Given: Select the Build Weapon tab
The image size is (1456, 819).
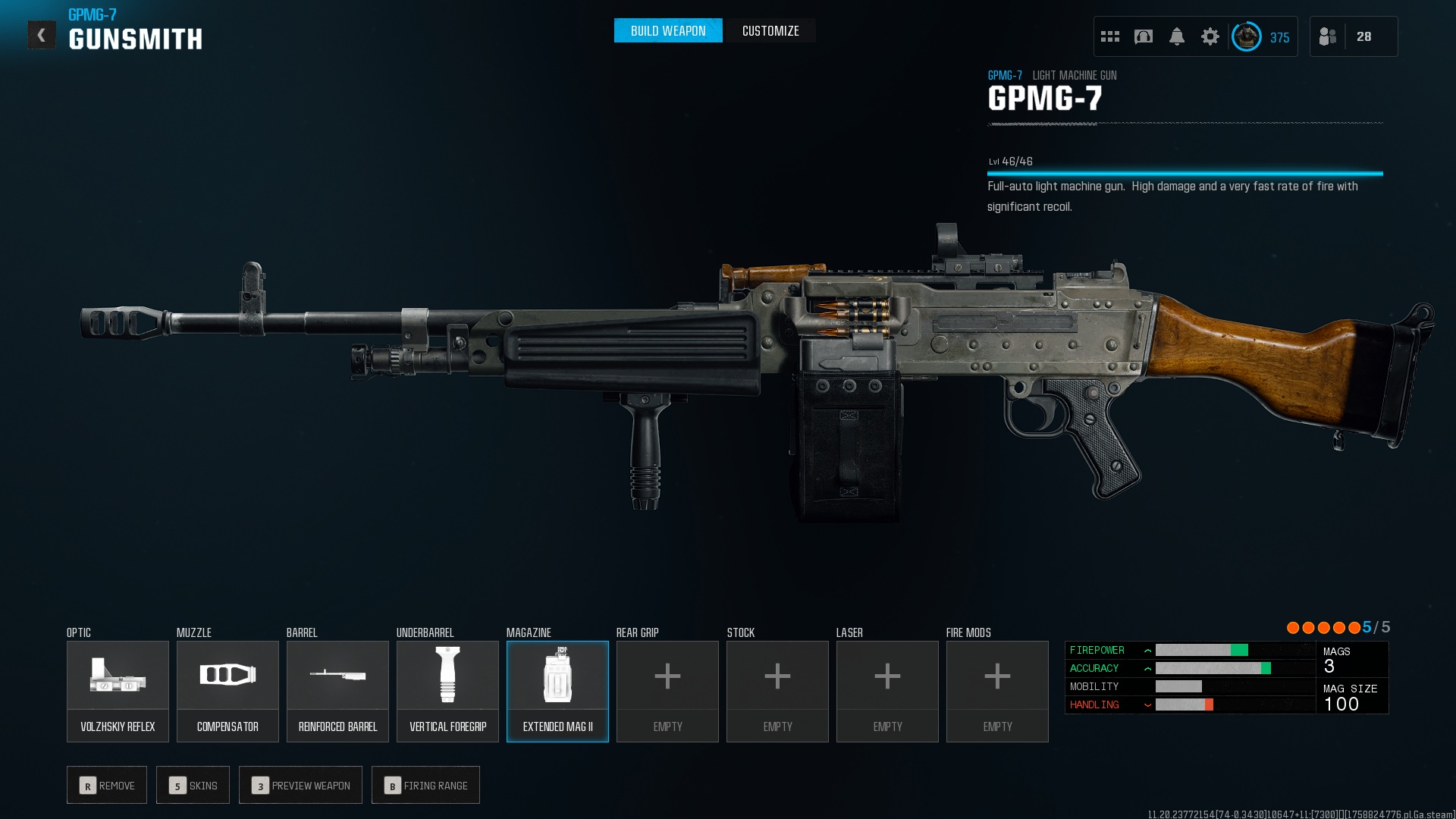Looking at the screenshot, I should coord(667,31).
